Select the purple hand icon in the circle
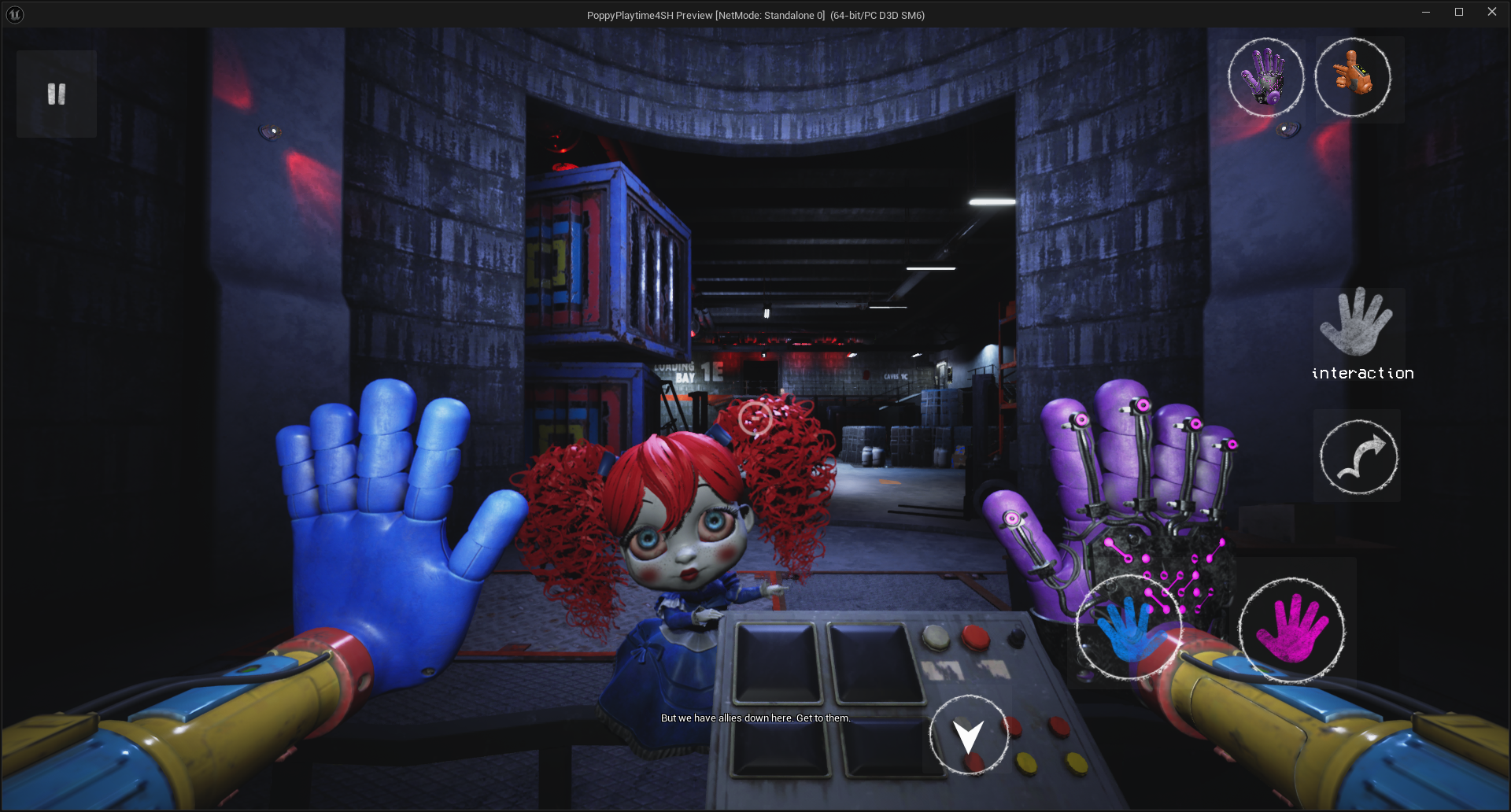The height and width of the screenshot is (812, 1511). [1265, 77]
